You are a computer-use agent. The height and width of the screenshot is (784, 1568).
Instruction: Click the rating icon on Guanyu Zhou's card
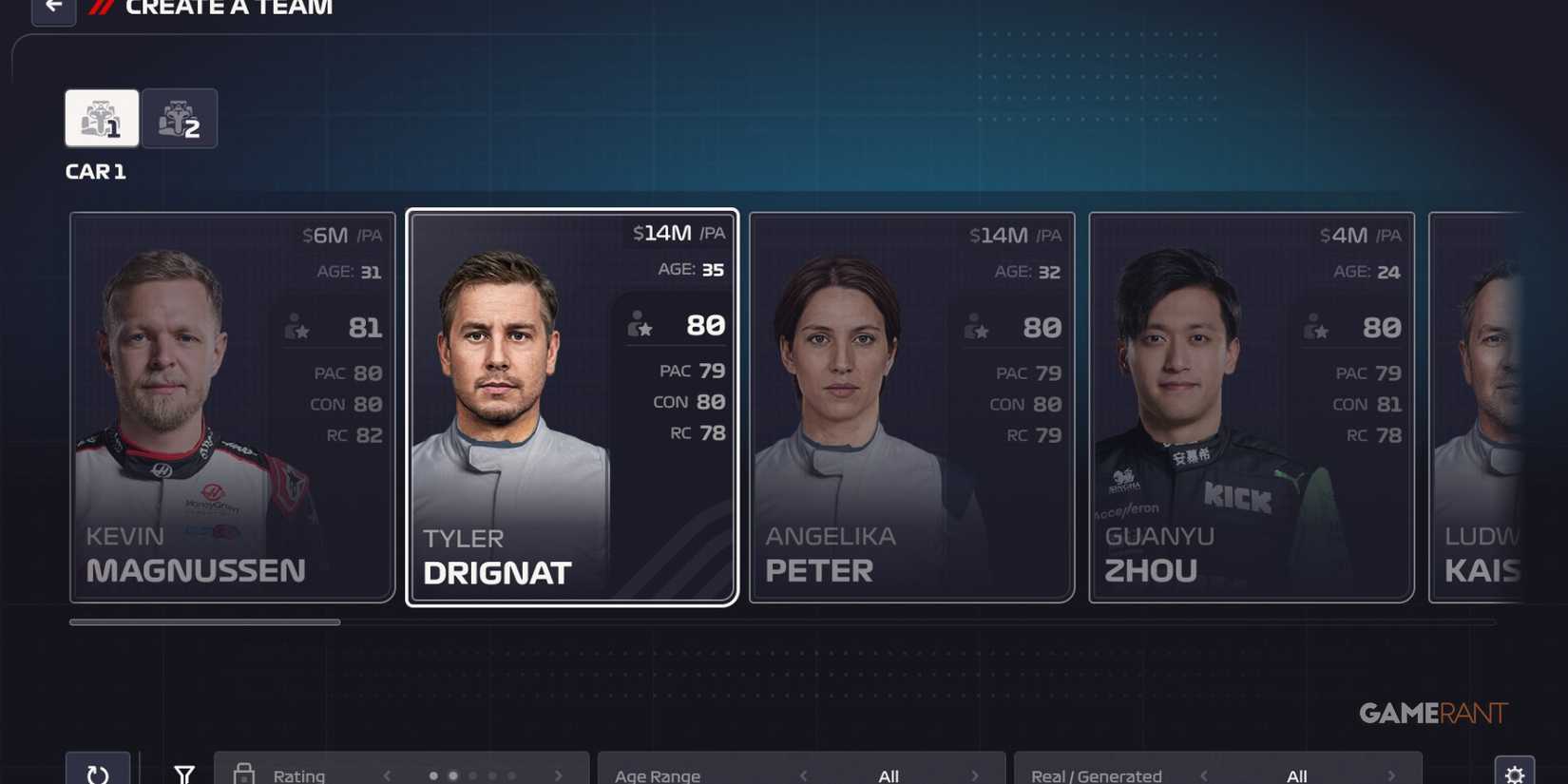(1316, 327)
